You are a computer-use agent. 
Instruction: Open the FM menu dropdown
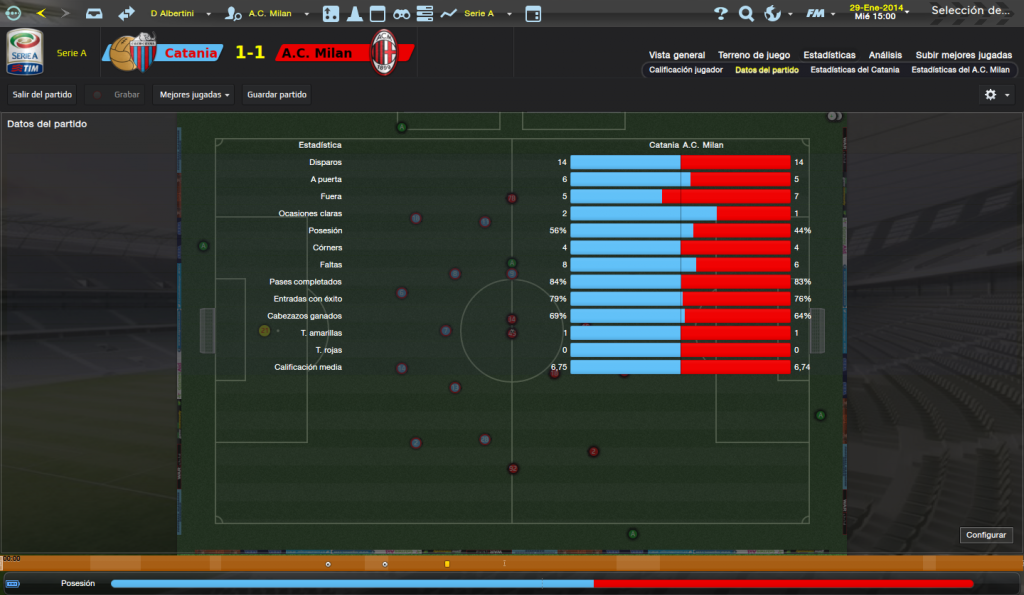pyautogui.click(x=822, y=14)
